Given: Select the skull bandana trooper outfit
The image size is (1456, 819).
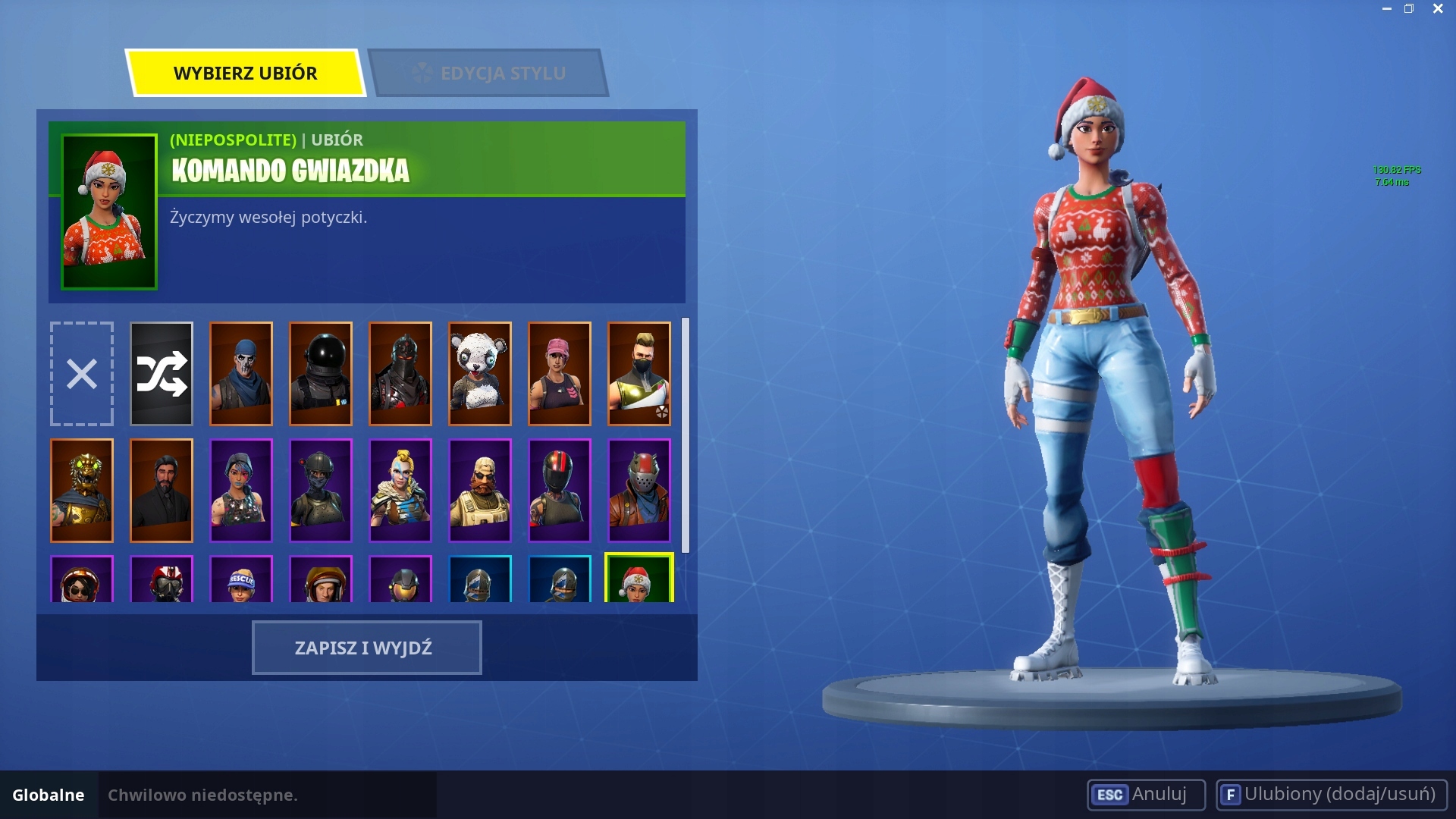Looking at the screenshot, I should [241, 374].
